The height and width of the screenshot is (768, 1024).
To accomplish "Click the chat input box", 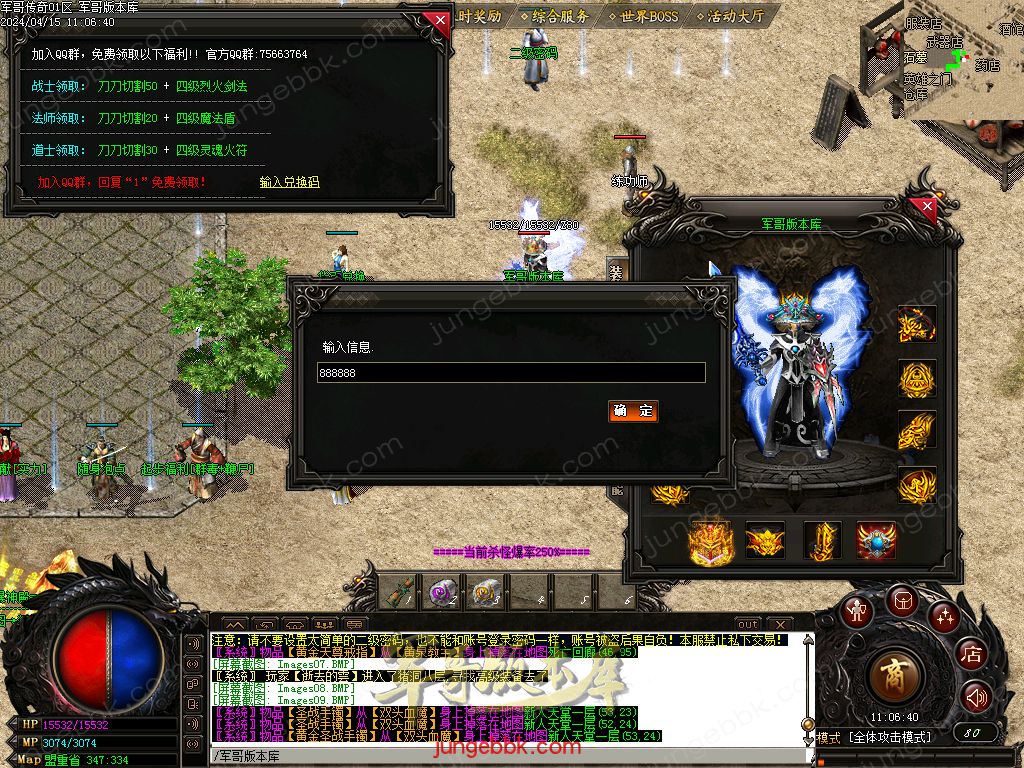I will coord(500,755).
